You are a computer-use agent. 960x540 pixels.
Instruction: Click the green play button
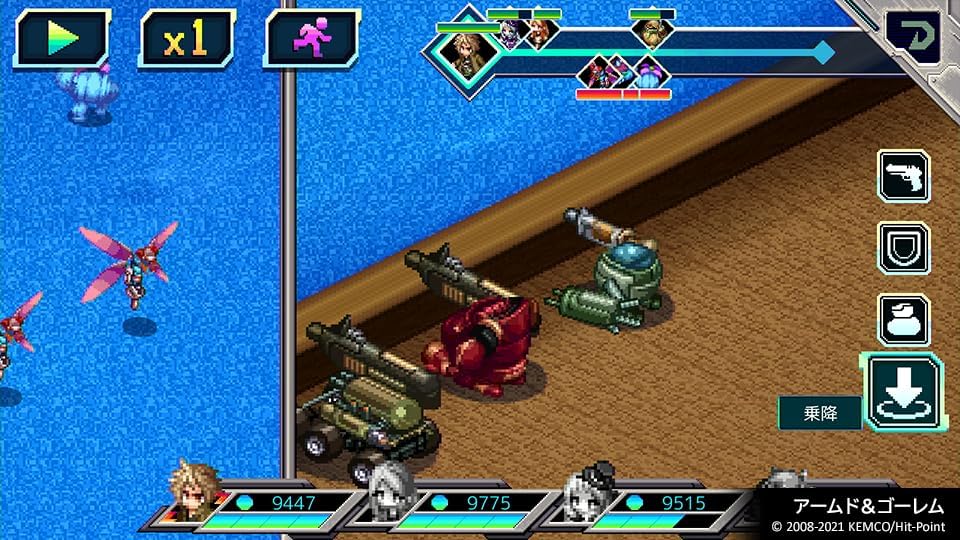pyautogui.click(x=62, y=39)
